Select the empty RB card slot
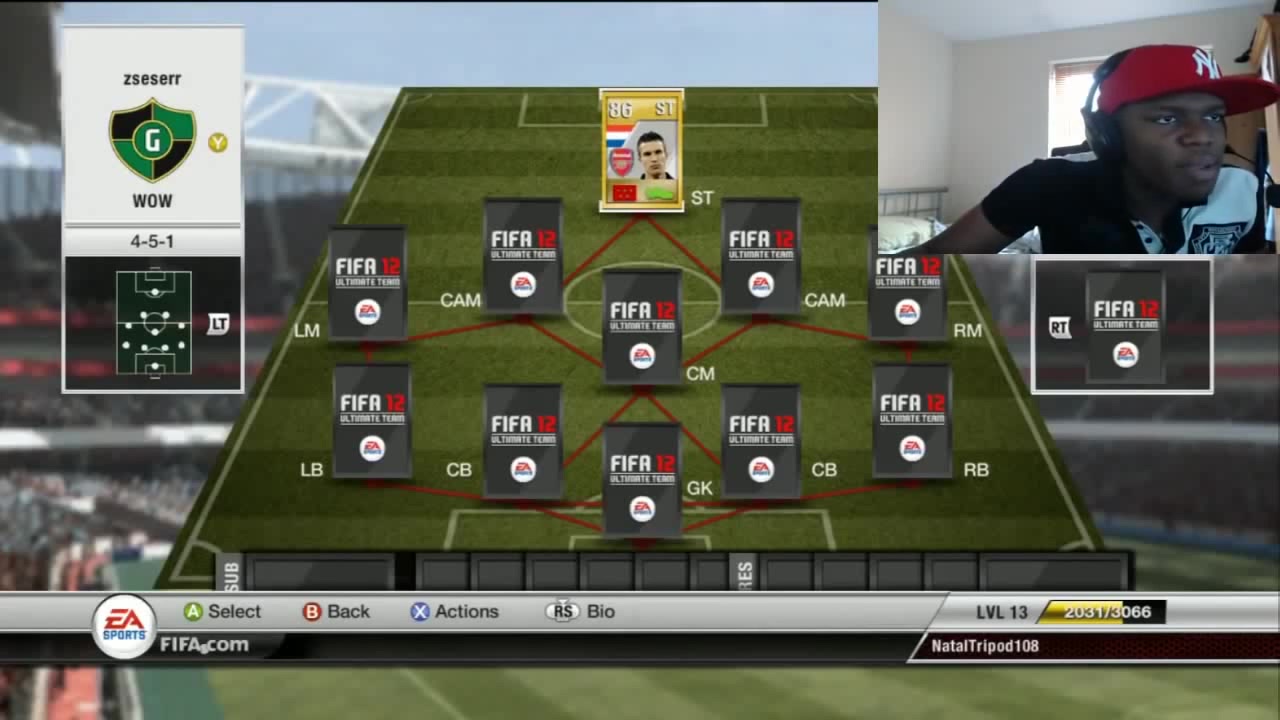Viewport: 1280px width, 720px height. click(x=911, y=421)
